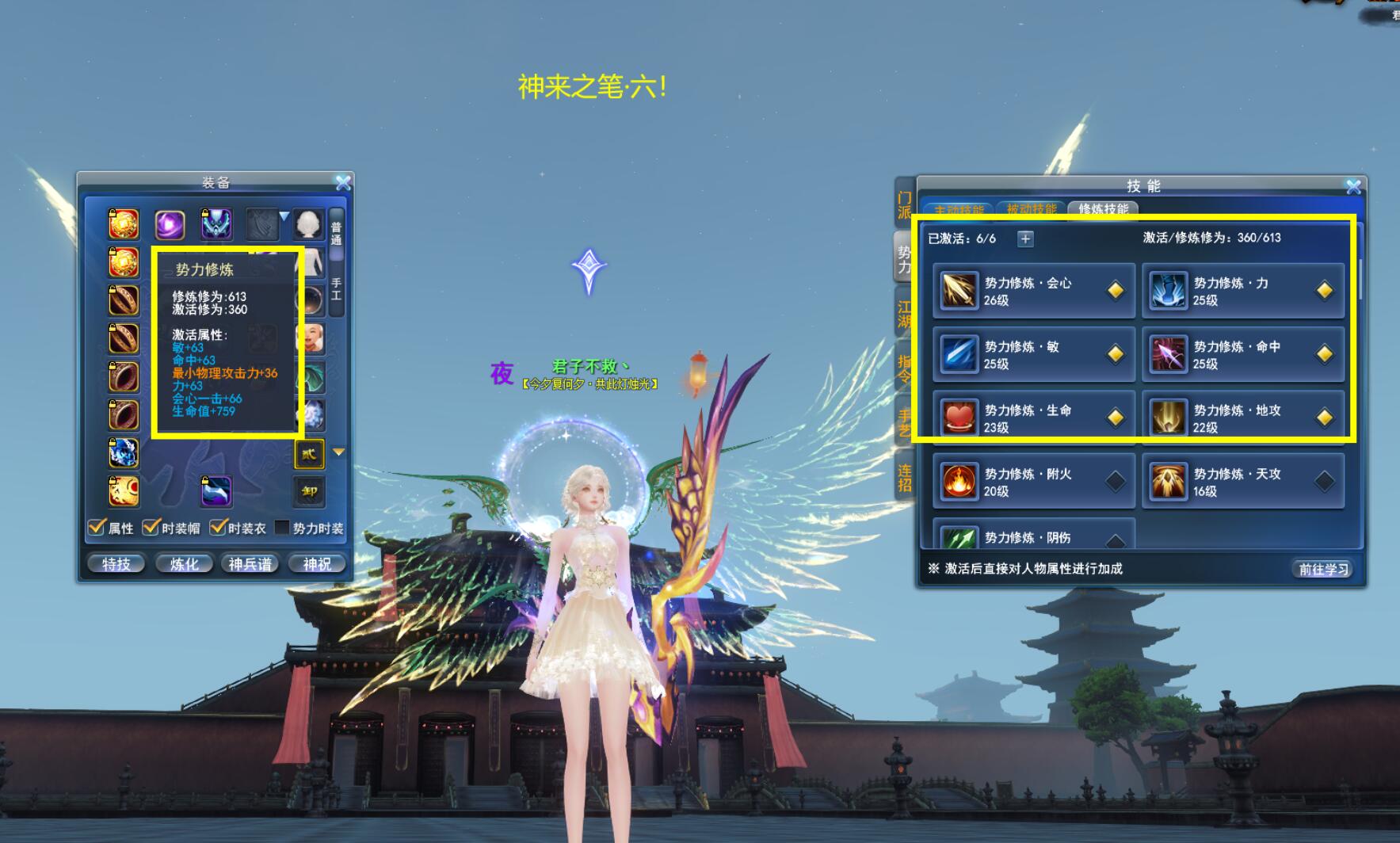Switch to the 主动技能 tab
The image size is (1400, 843).
click(x=959, y=210)
